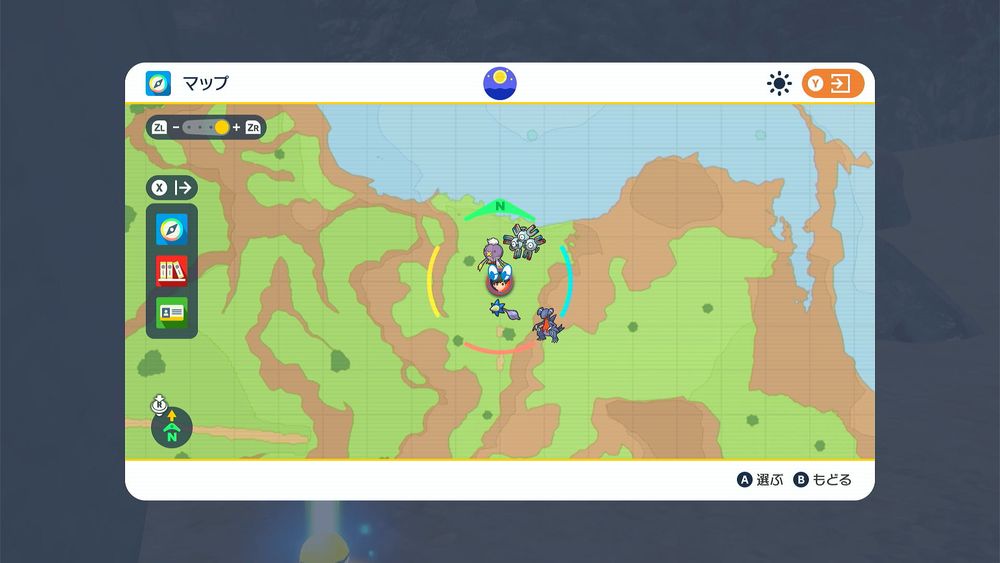The image size is (1000, 563).
Task: Toggle the north-lock map orientation icon
Action: (171, 427)
